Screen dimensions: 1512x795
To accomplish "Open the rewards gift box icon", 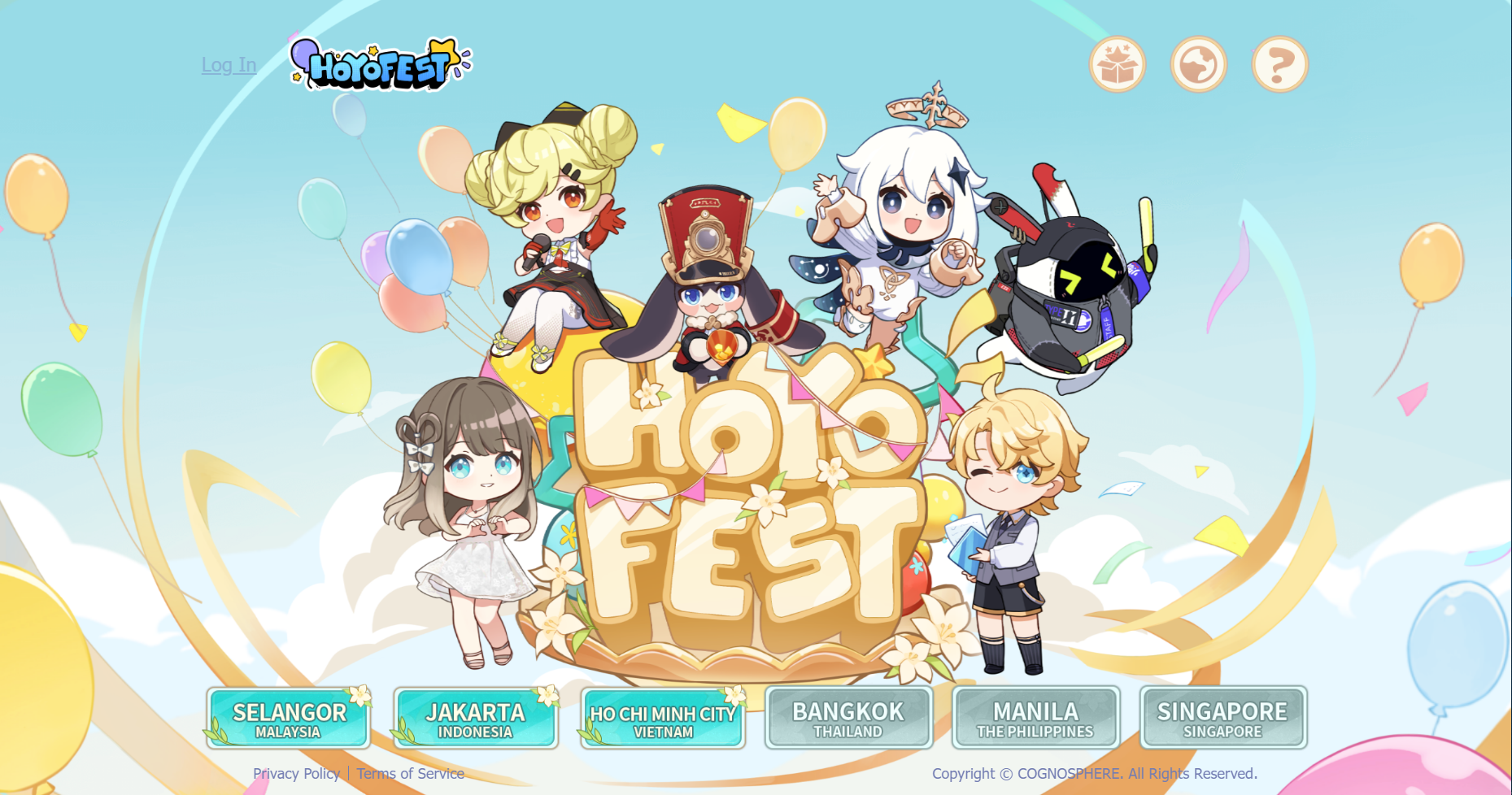I will coord(1118,64).
